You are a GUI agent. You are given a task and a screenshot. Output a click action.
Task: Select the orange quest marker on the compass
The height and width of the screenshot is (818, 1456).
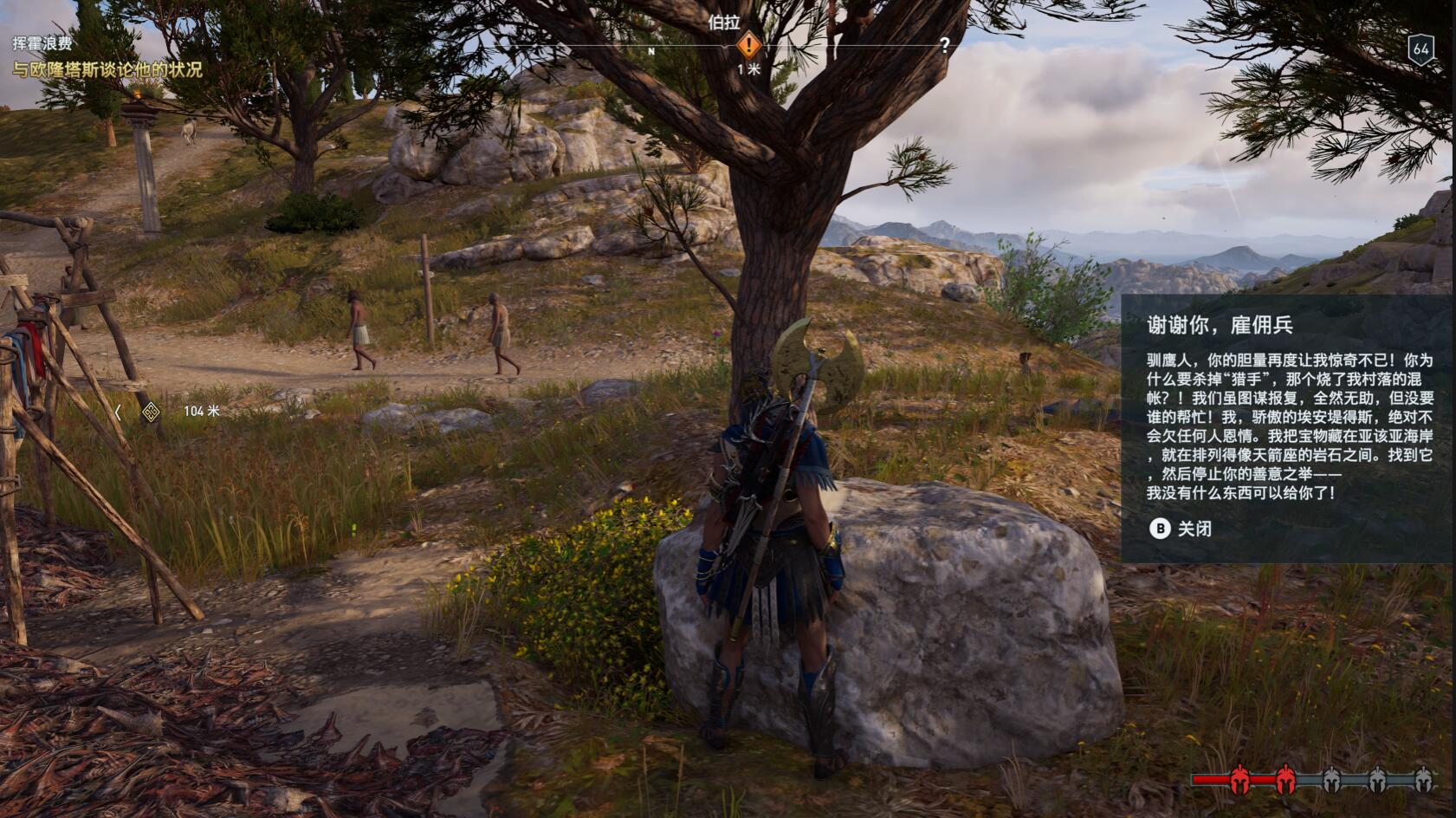(748, 45)
